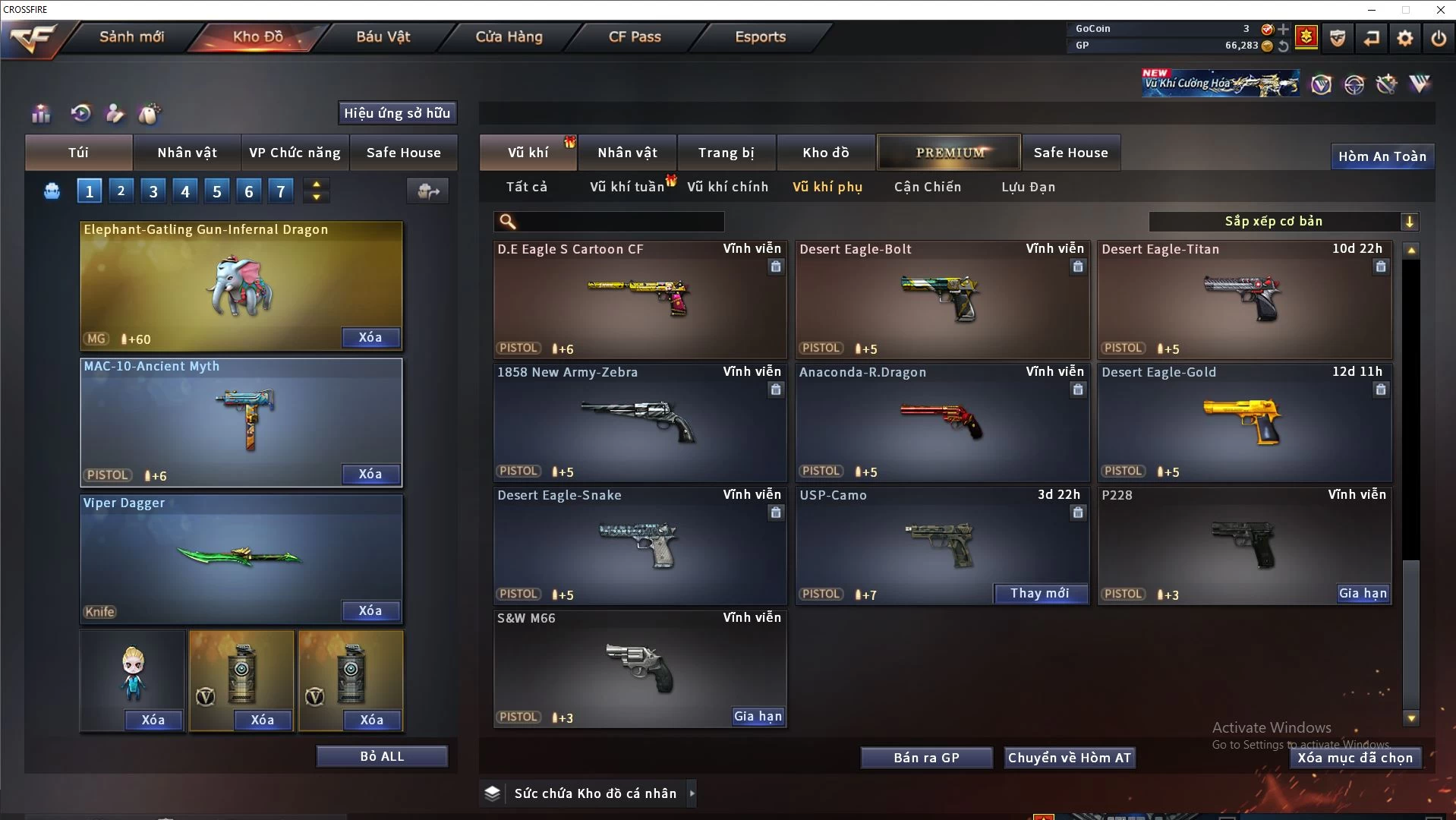The image size is (1456, 820).
Task: Switch to the Nhân vật inventory tab
Action: (x=627, y=153)
